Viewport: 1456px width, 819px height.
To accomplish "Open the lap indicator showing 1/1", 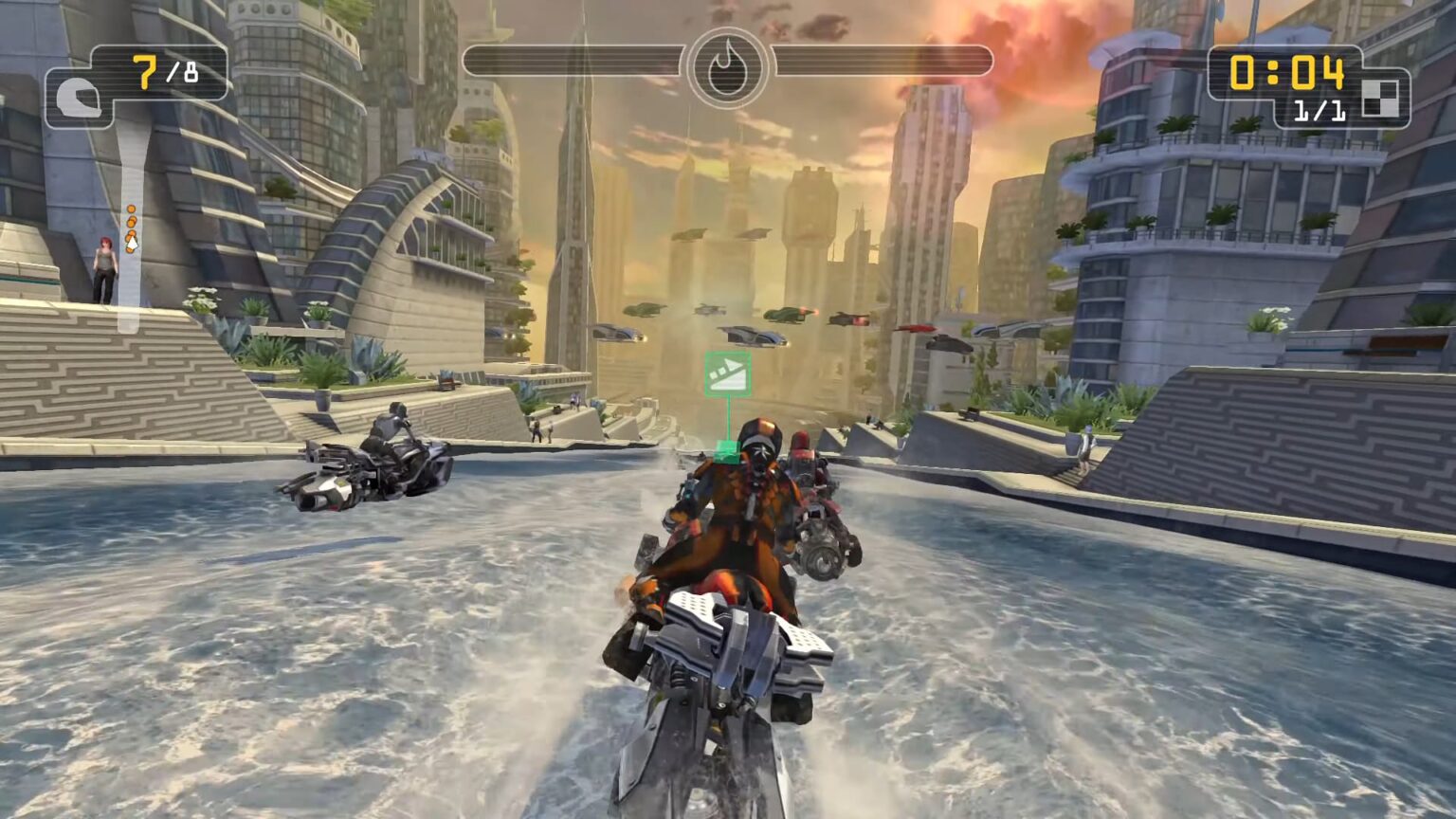I will click(x=1318, y=112).
